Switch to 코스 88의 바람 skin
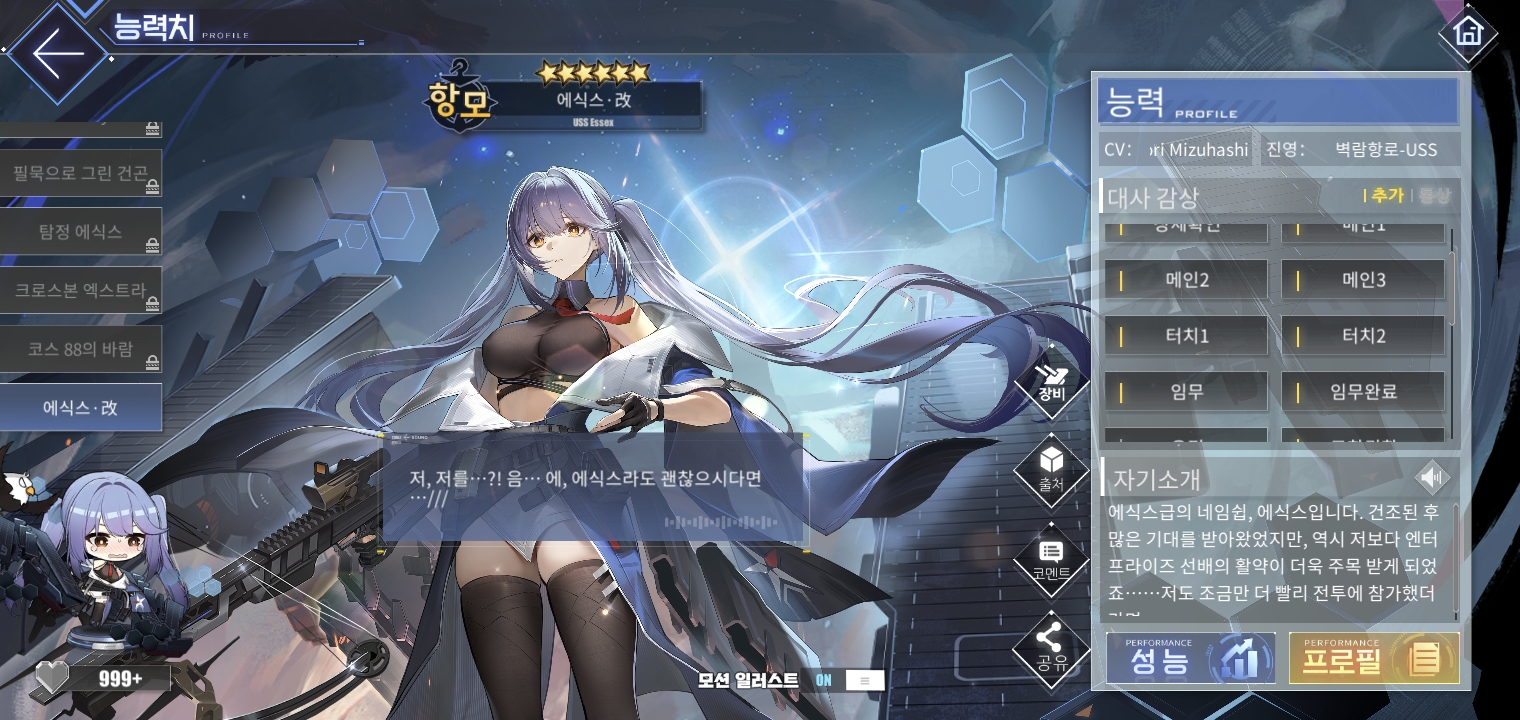 (81, 350)
